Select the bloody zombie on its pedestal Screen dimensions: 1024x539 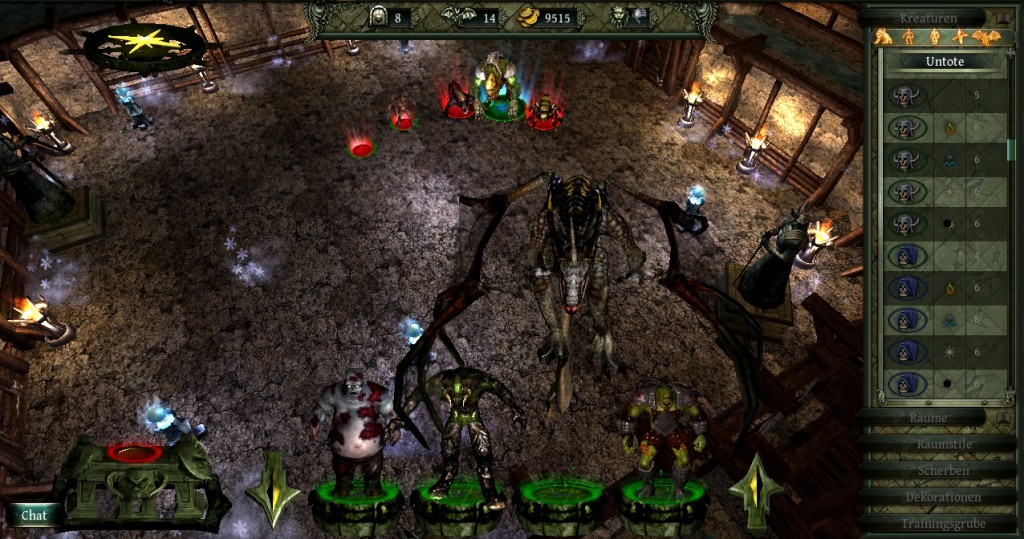tap(351, 430)
